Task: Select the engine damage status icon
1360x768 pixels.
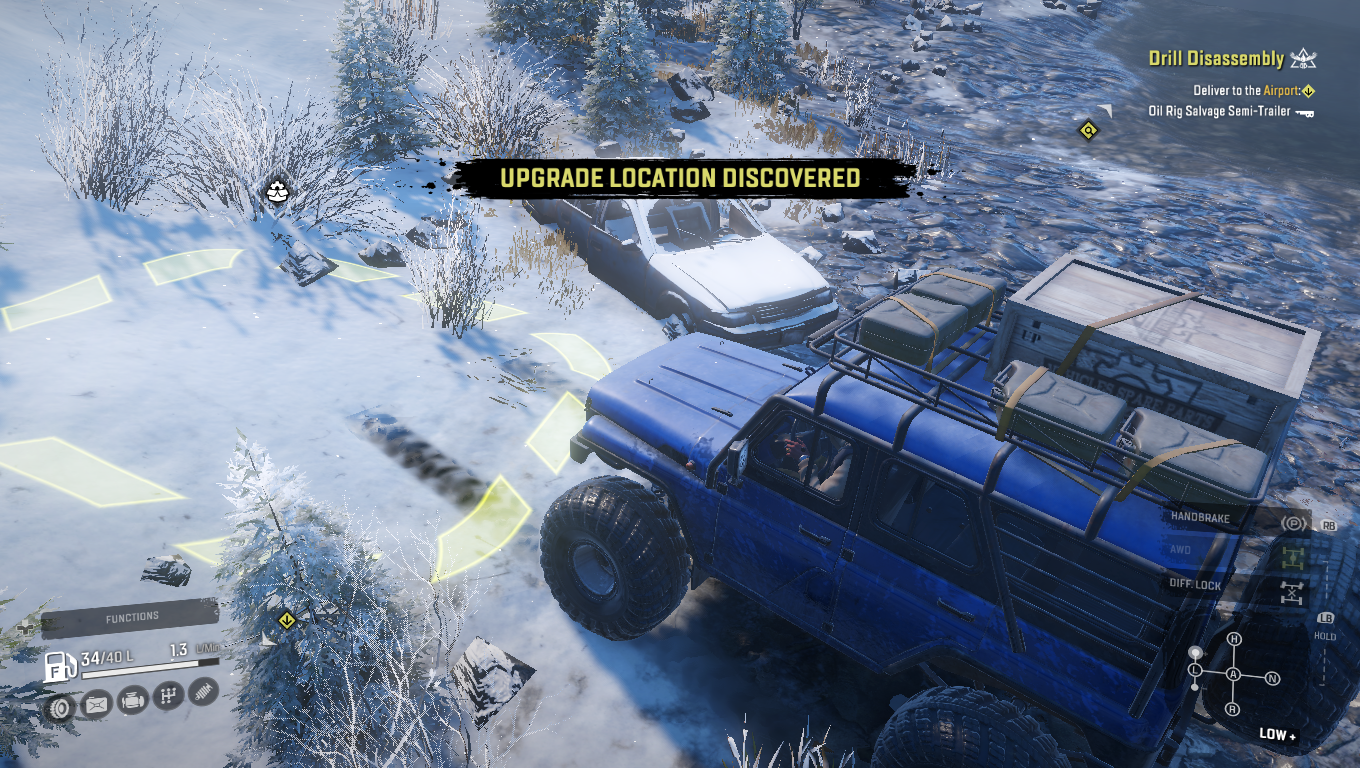Action: click(133, 702)
